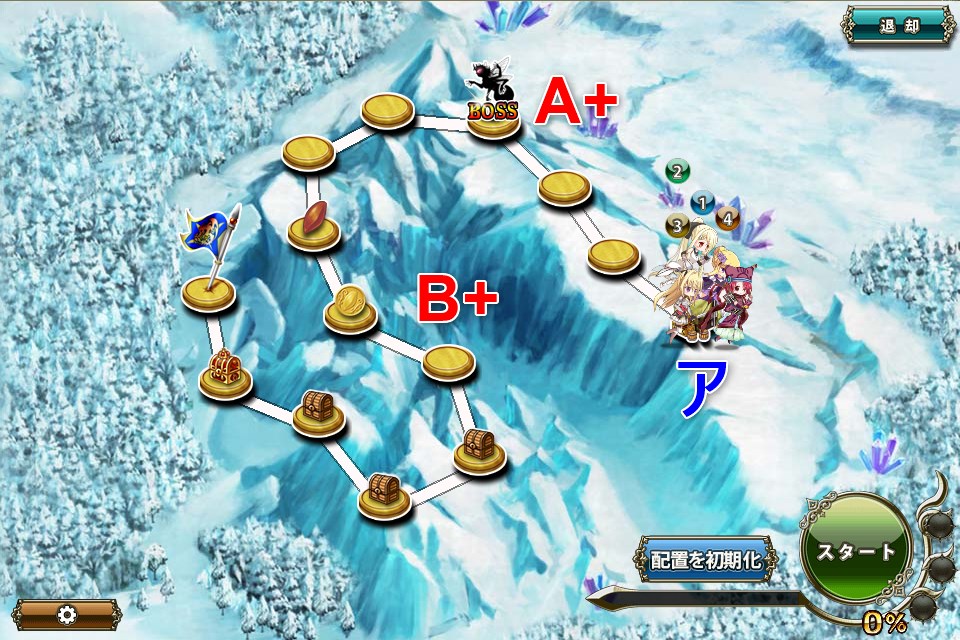
Task: Pick the brown number 3 orb
Action: click(677, 225)
